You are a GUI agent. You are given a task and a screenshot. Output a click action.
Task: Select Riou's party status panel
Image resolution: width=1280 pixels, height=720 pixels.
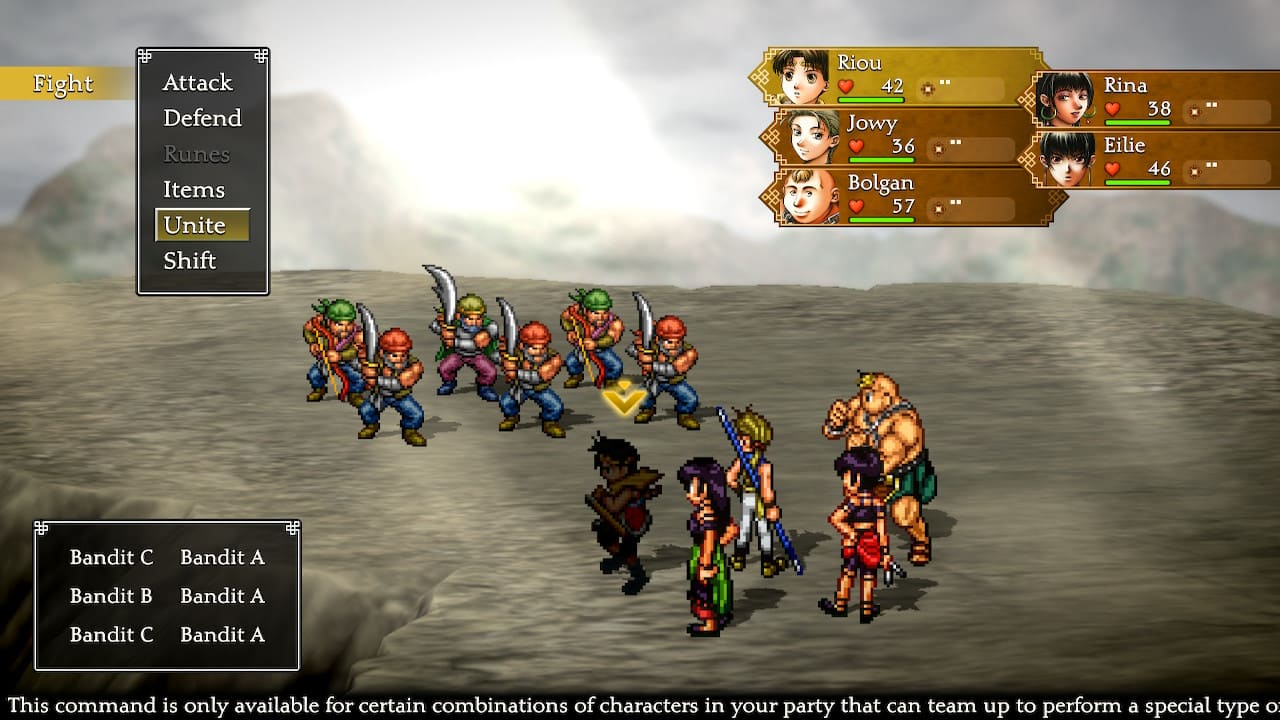pos(900,77)
